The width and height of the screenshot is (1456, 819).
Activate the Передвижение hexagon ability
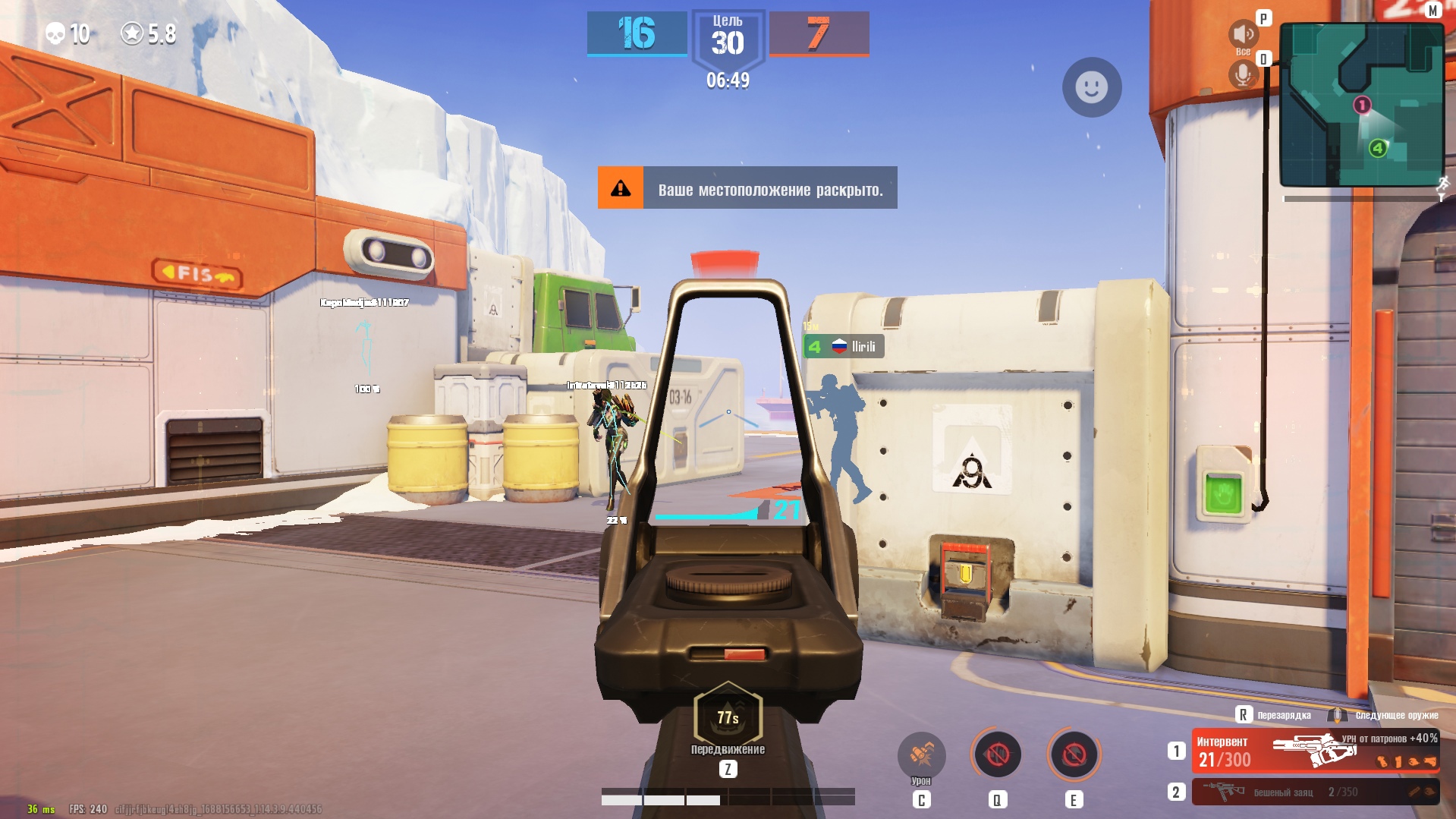click(x=728, y=716)
